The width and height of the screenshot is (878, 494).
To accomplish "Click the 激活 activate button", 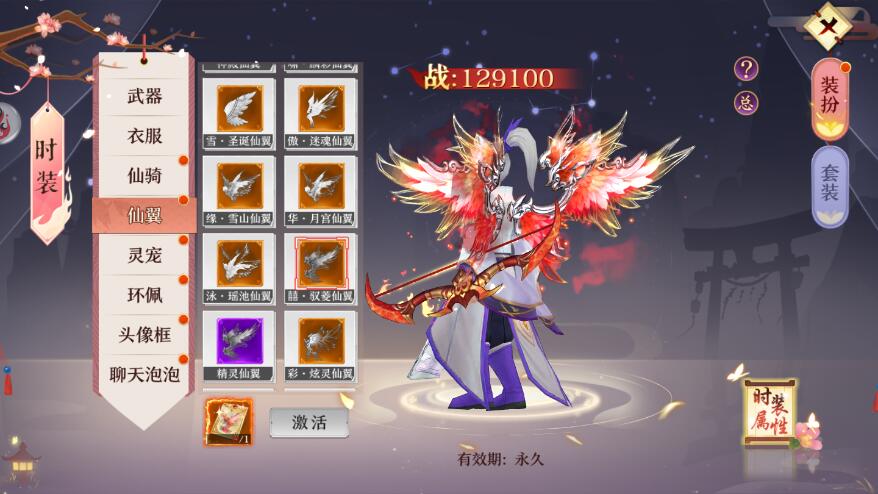I will coord(309,422).
